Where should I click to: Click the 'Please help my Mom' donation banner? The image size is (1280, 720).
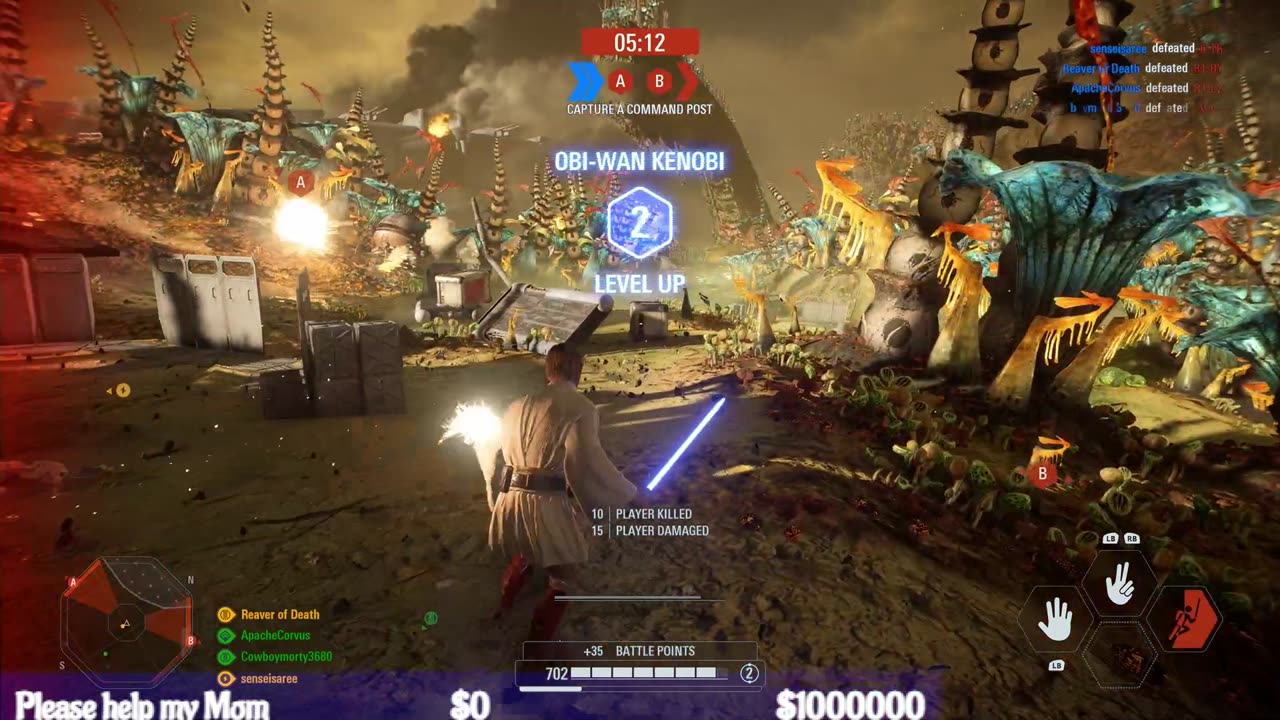142,706
